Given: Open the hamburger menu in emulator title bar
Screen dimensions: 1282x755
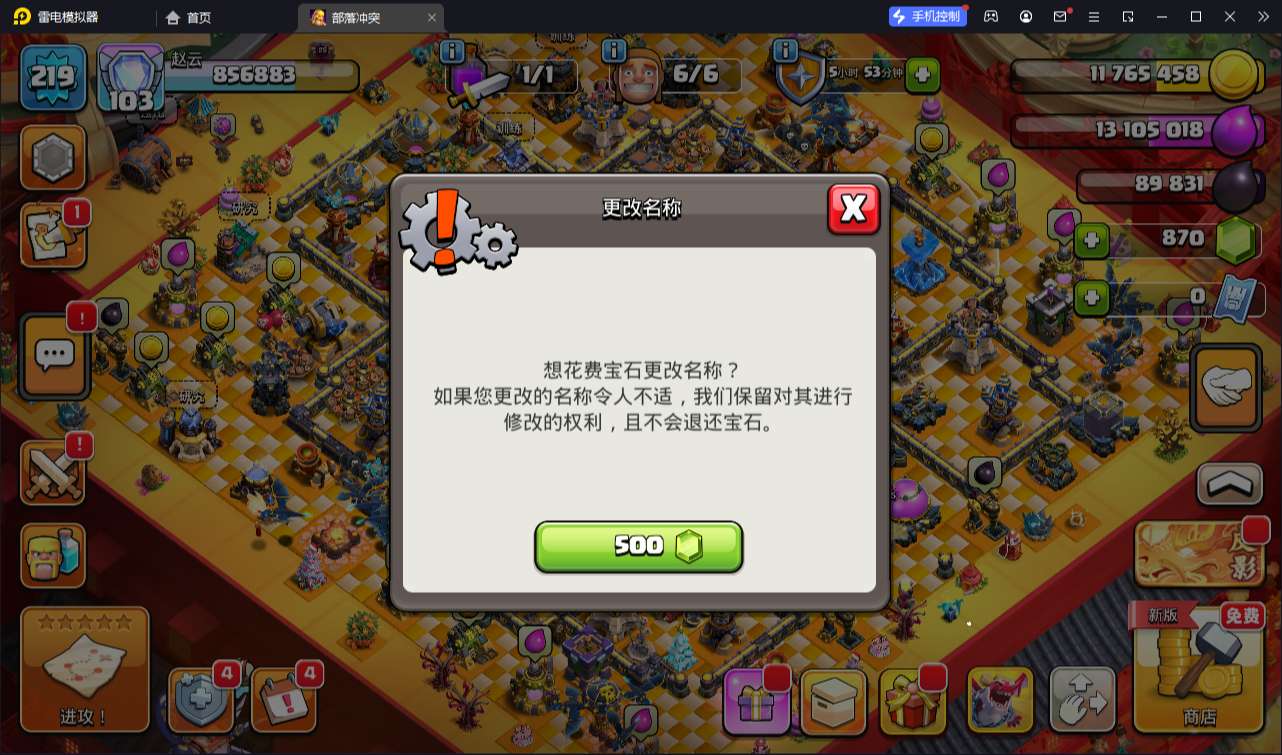Looking at the screenshot, I should pos(1094,15).
